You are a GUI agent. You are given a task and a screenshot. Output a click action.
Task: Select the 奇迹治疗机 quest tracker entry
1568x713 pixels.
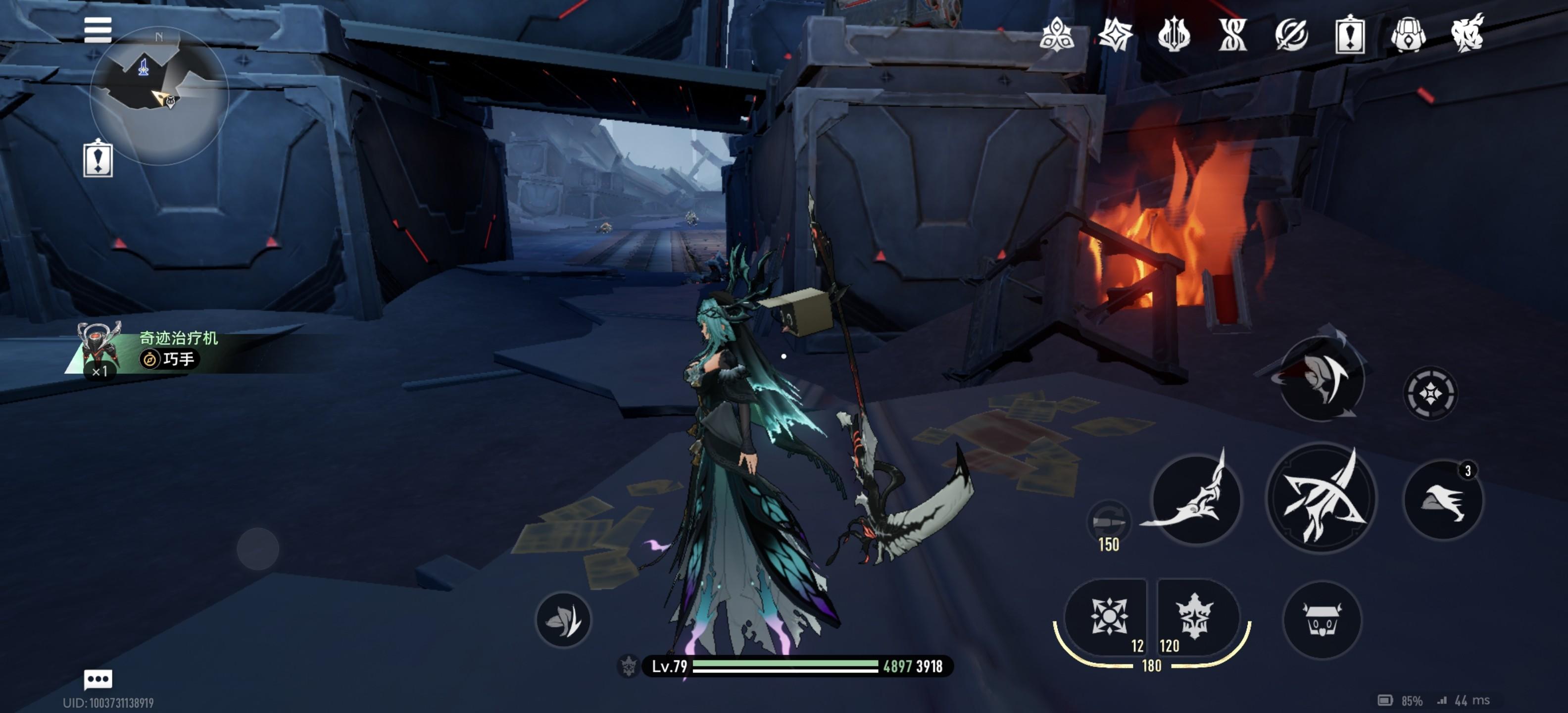click(x=178, y=349)
